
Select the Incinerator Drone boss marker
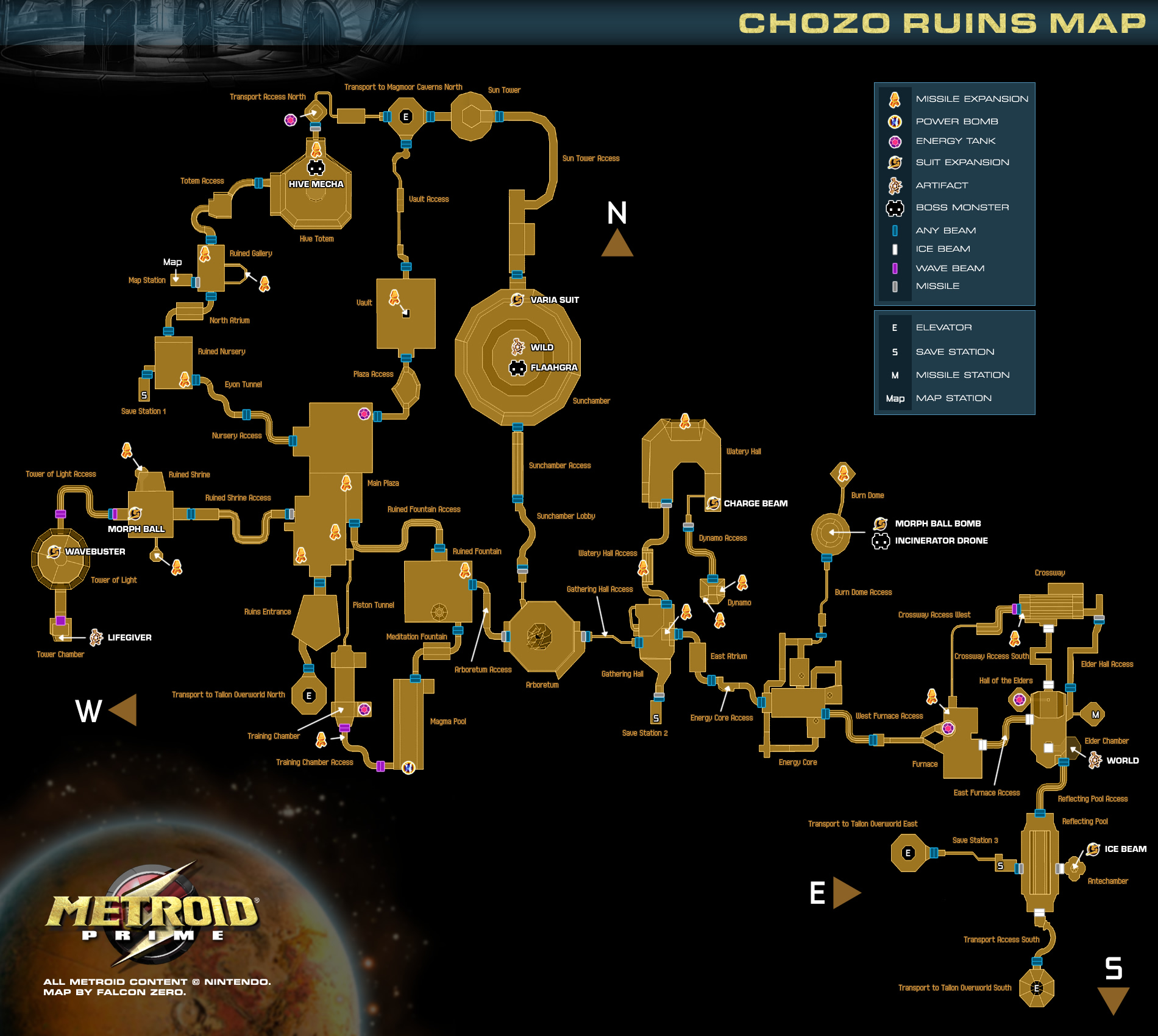click(x=881, y=541)
